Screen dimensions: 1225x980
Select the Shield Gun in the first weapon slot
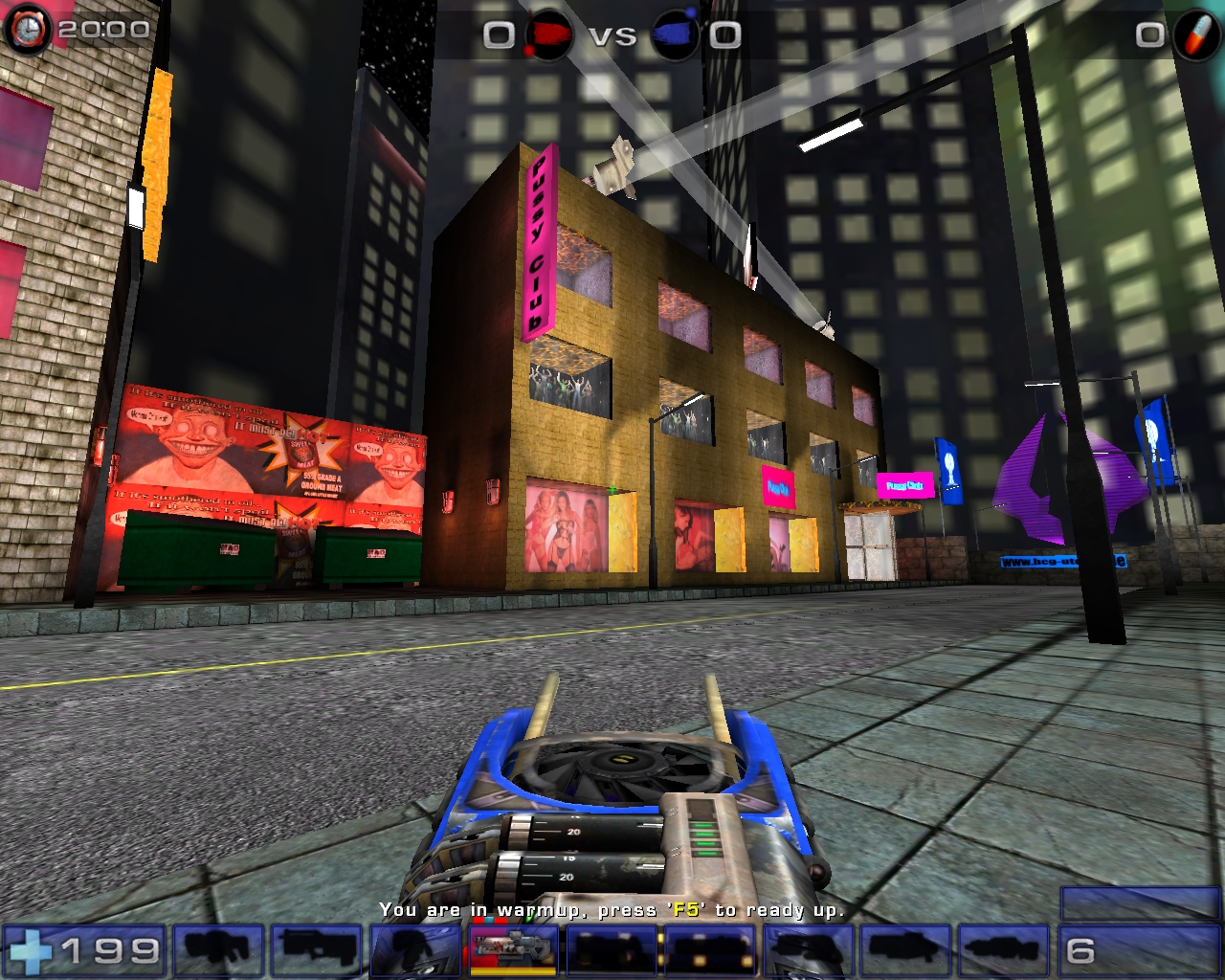pyautogui.click(x=220, y=950)
